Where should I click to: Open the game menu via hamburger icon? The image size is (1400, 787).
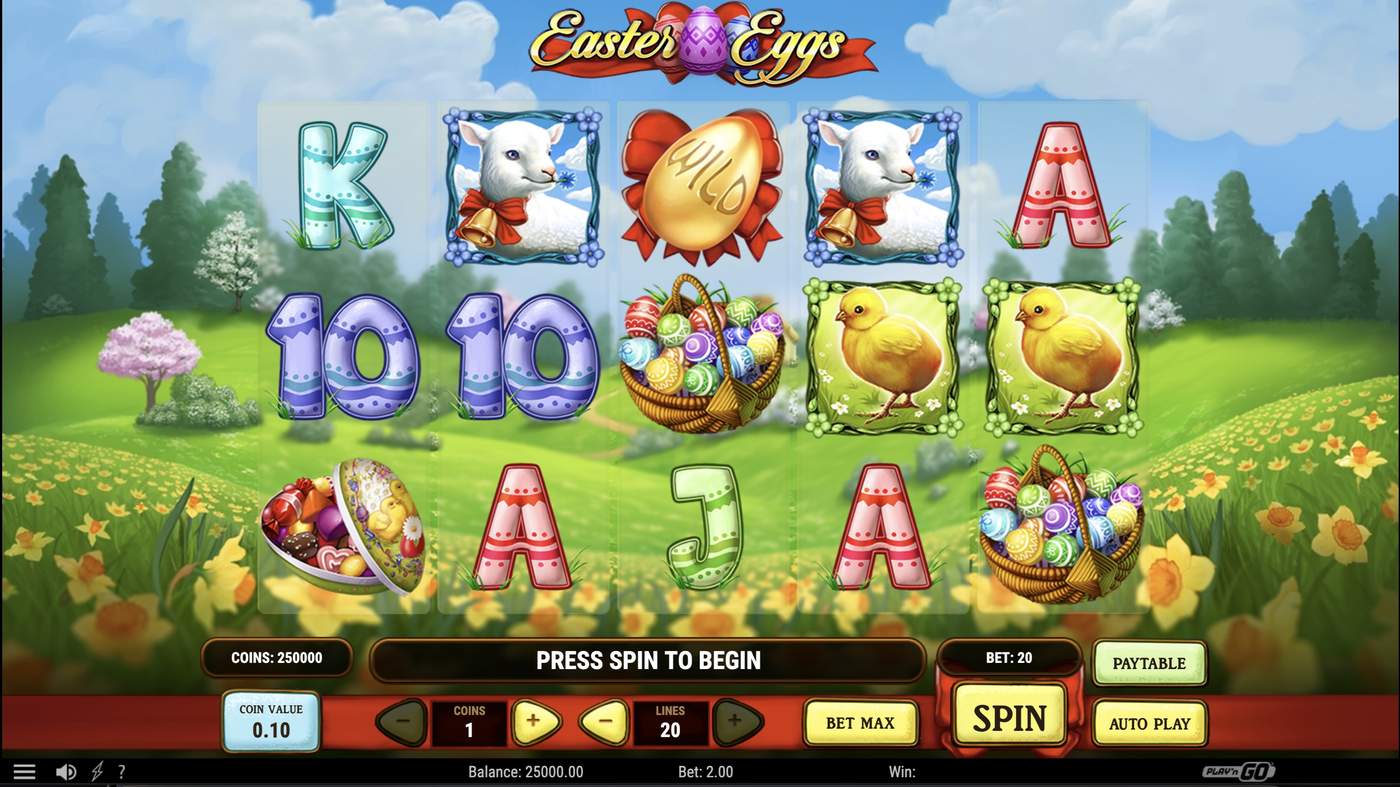(x=24, y=770)
